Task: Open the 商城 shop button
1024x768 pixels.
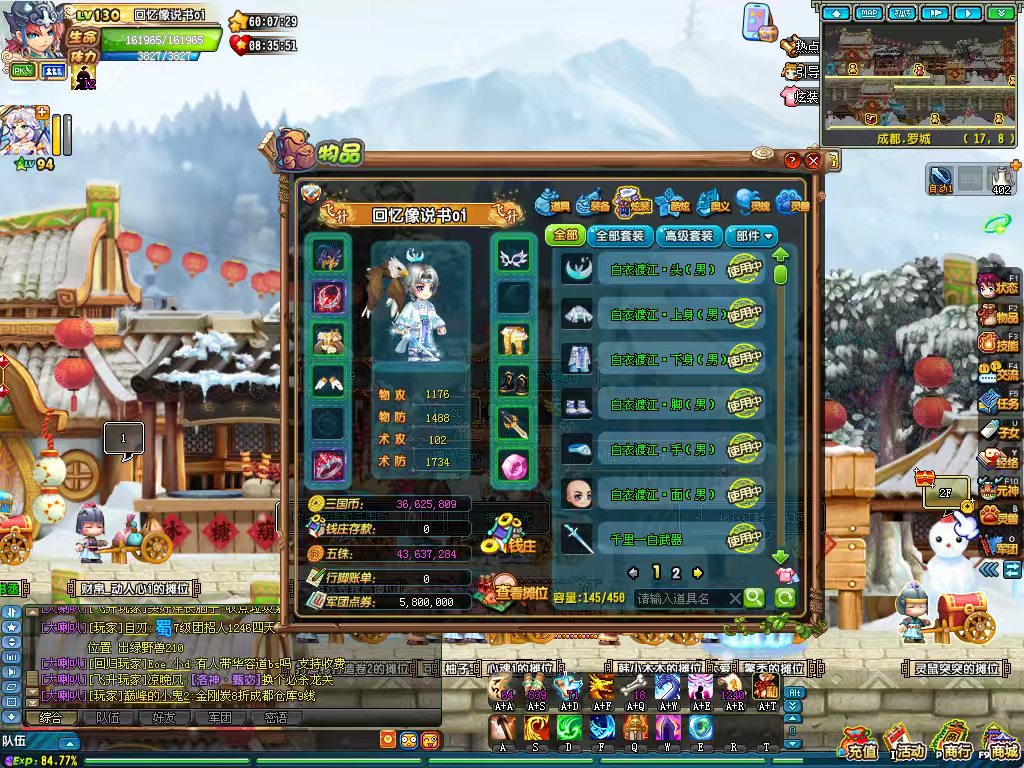Action: pyautogui.click(x=998, y=745)
